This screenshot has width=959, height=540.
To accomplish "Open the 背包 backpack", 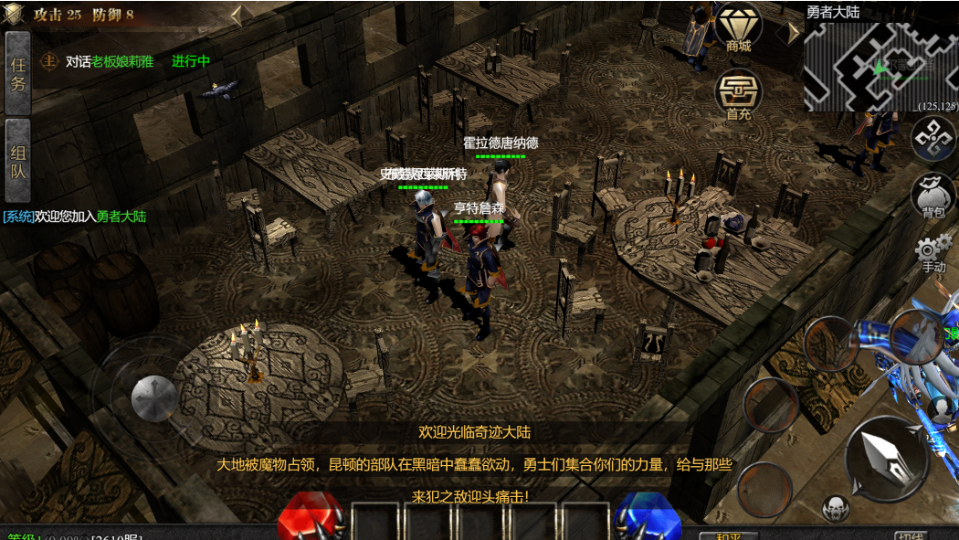I will 934,197.
